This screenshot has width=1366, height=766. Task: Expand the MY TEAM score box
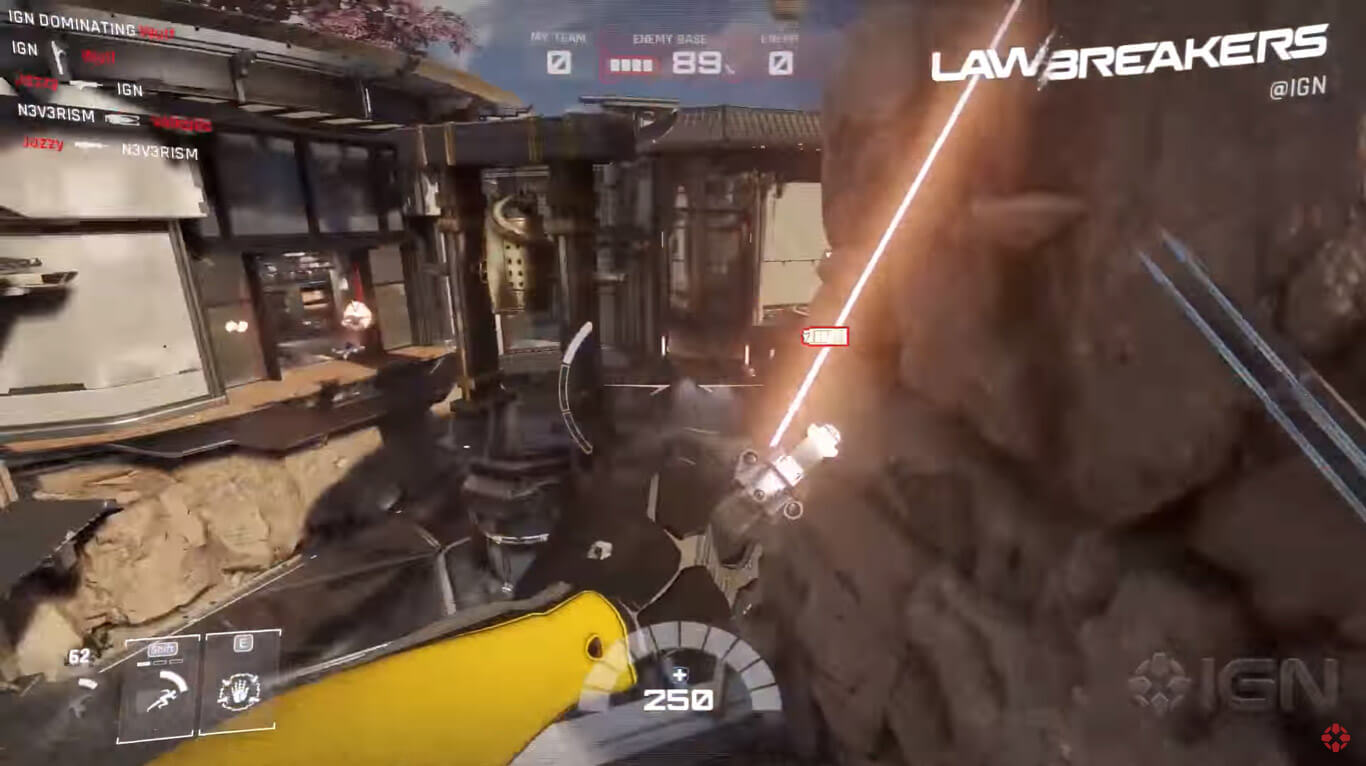(558, 62)
